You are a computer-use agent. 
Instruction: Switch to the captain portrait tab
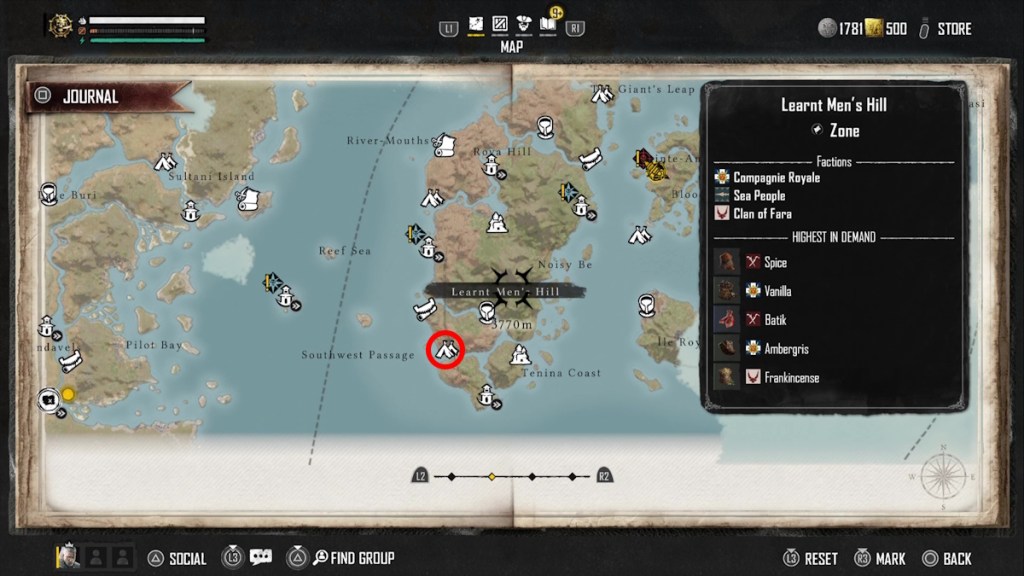523,24
